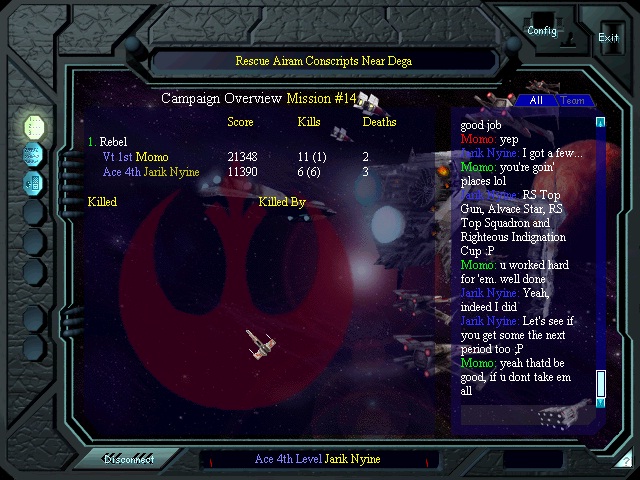
Task: Click the chat scrollbar thumb
Action: click(601, 383)
